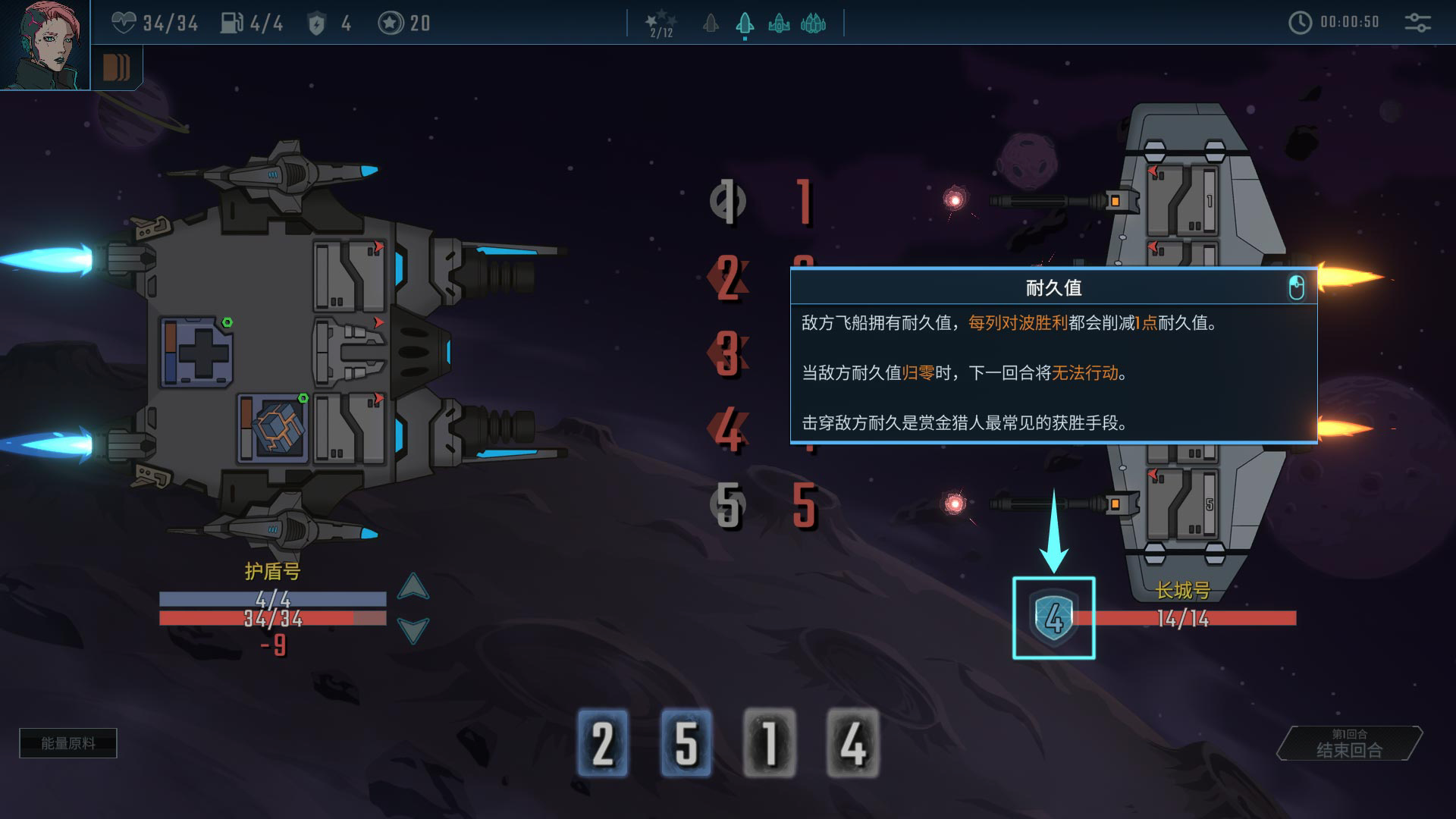Select the blue number 2 card
The image size is (1456, 819).
[x=603, y=743]
